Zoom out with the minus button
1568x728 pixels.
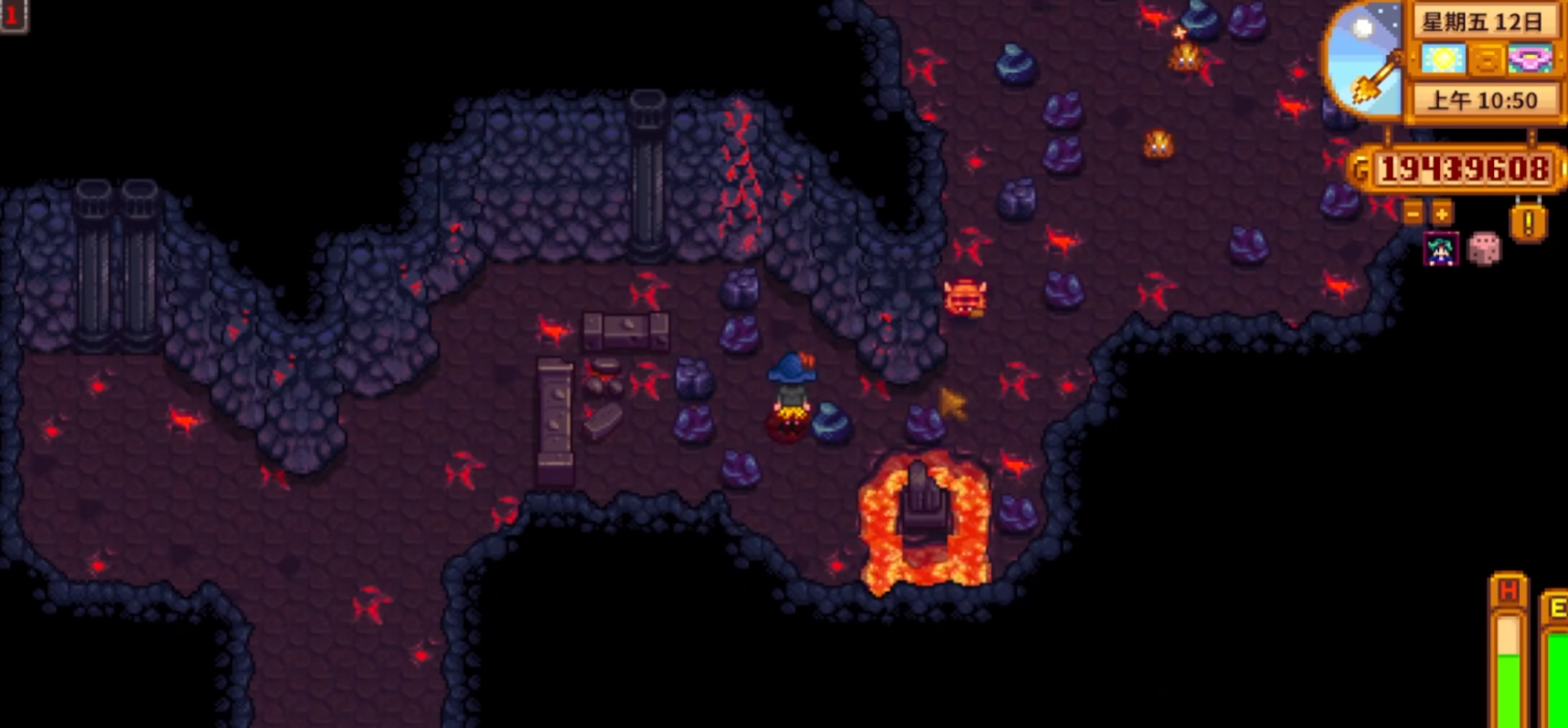click(x=1413, y=214)
